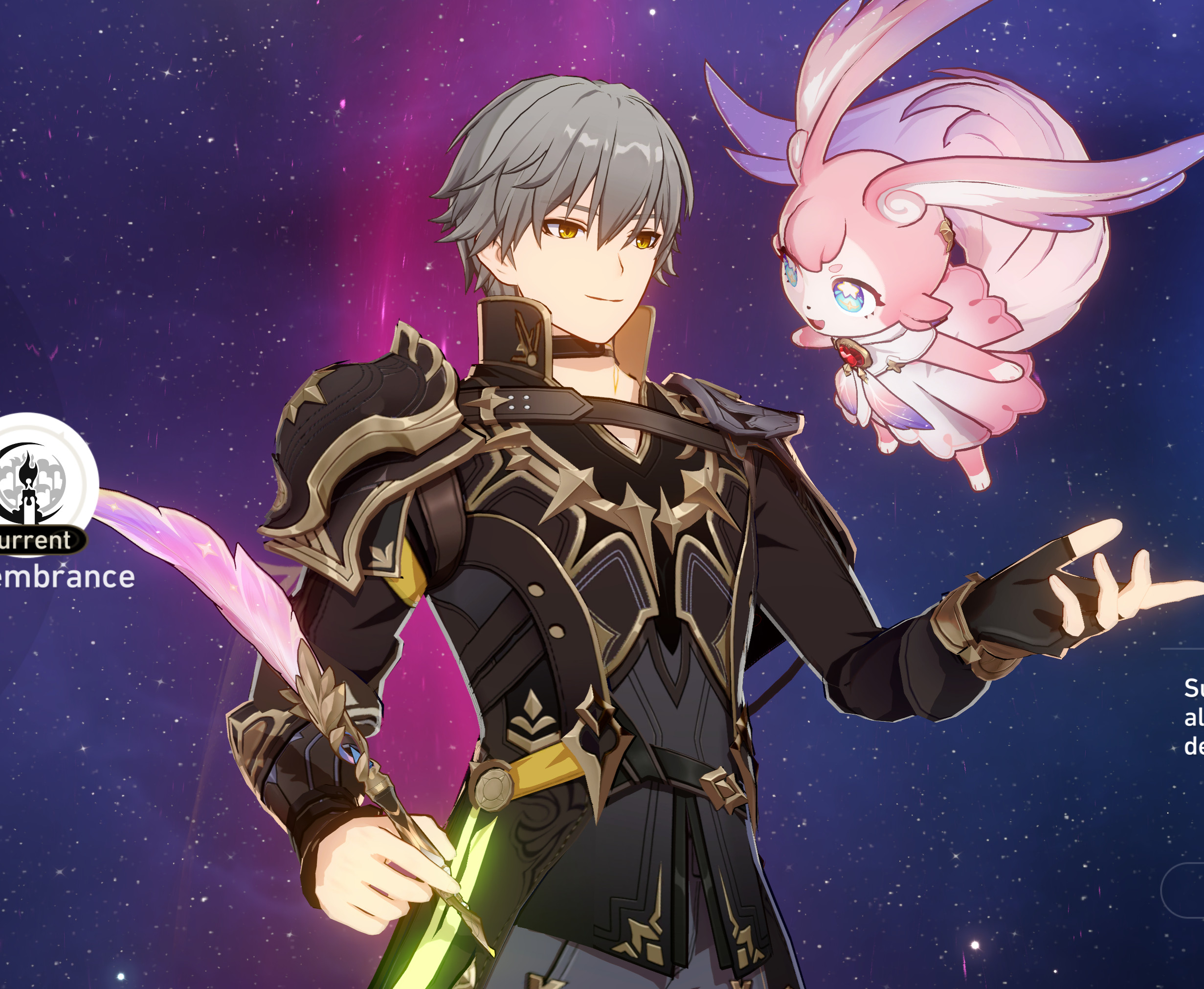Click the starfield background behind the character

pyautogui.click(x=171, y=171)
